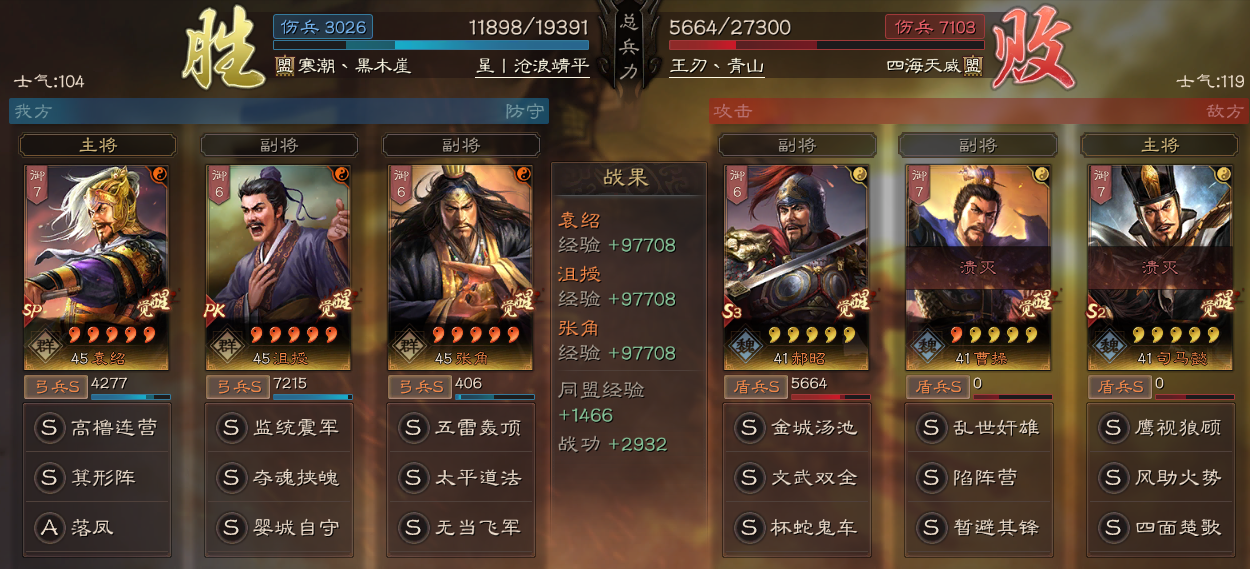This screenshot has height=569, width=1250.
Task: Select the 乱世奸雄 skill
Action: point(977,428)
